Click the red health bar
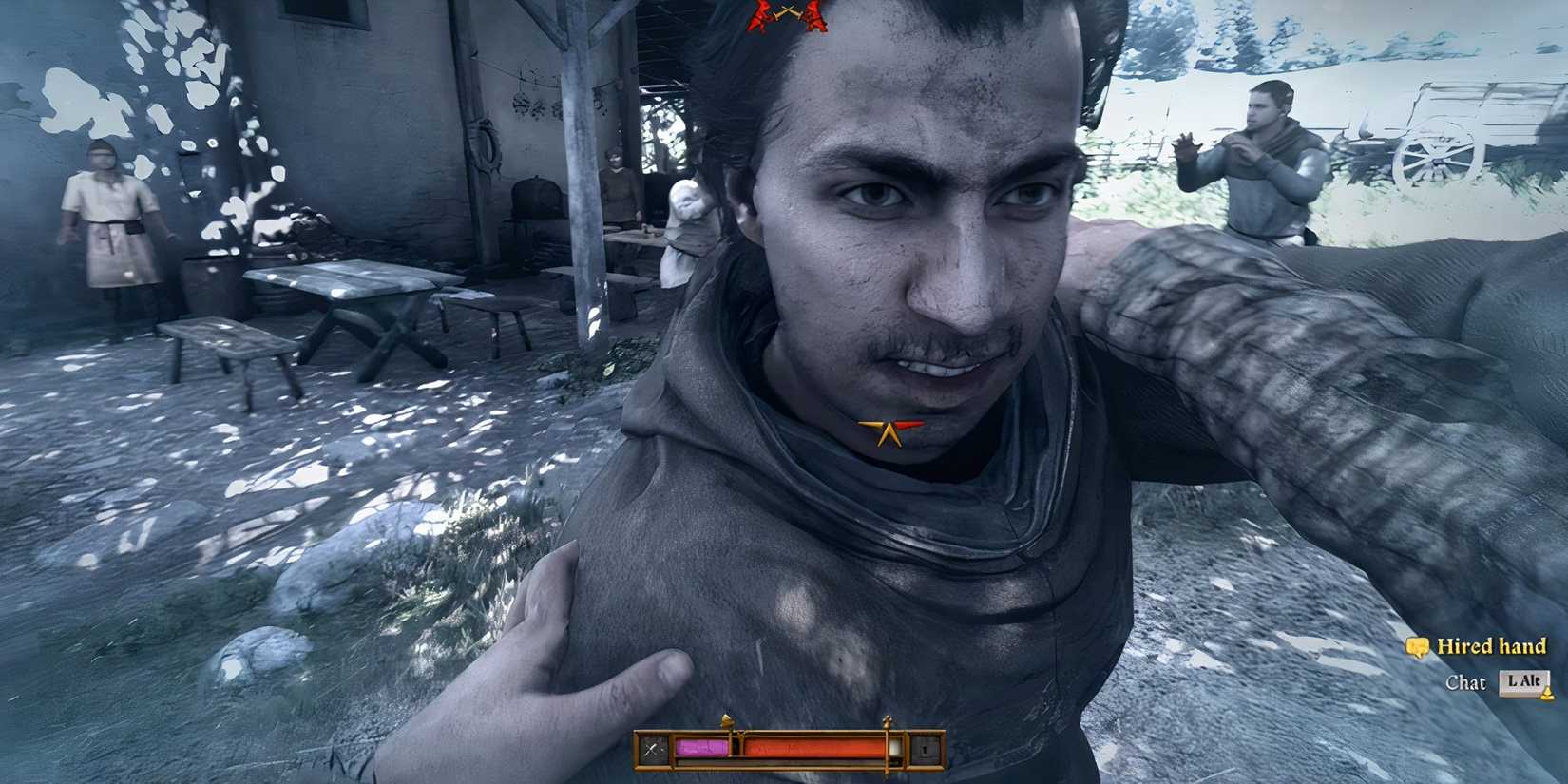This screenshot has width=1568, height=784. tap(814, 748)
